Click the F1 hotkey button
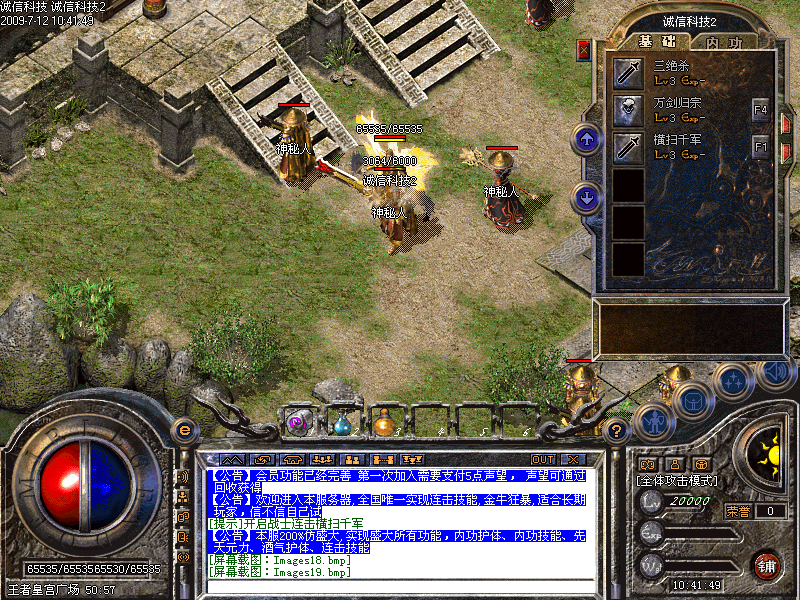Screen dimensions: 800x600 tap(760, 147)
